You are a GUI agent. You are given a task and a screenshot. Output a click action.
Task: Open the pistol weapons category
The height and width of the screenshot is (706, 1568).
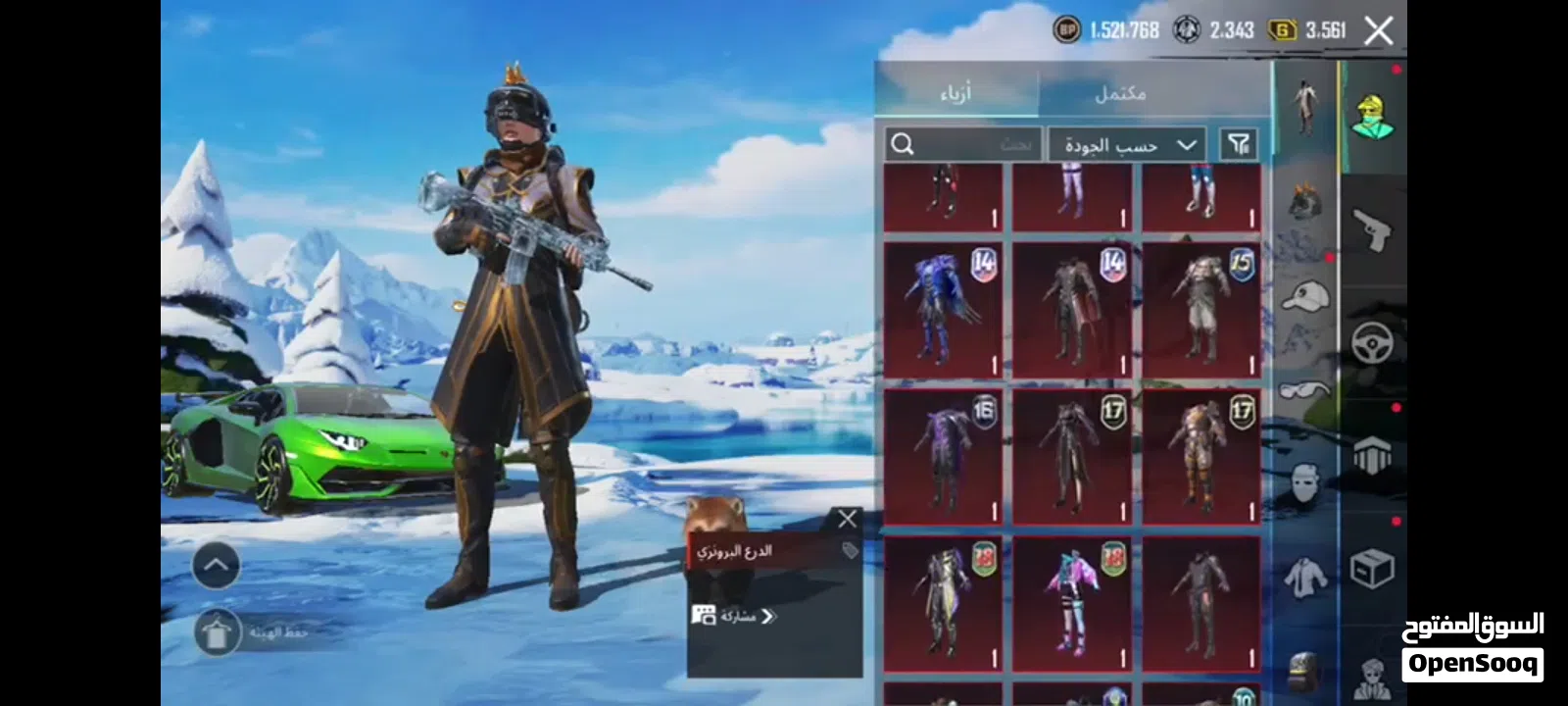point(1372,229)
